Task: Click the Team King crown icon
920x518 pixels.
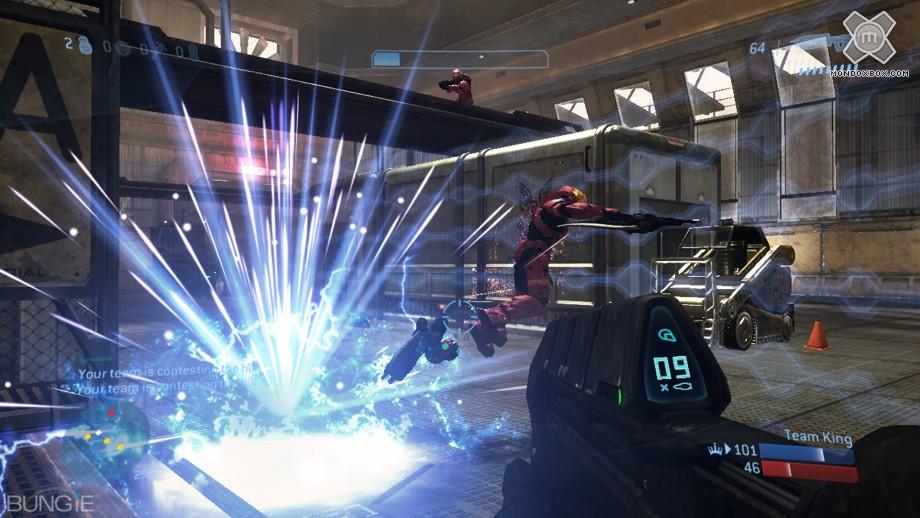Action: pos(716,450)
